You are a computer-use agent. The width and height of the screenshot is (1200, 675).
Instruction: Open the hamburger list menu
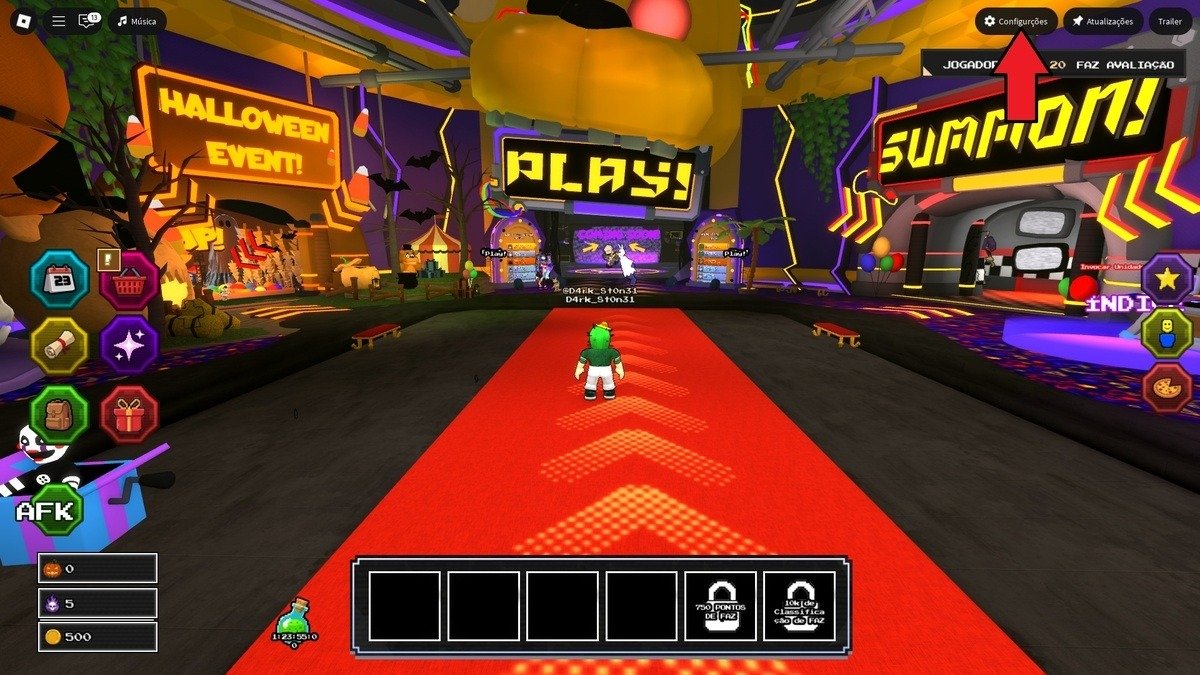click(x=59, y=21)
